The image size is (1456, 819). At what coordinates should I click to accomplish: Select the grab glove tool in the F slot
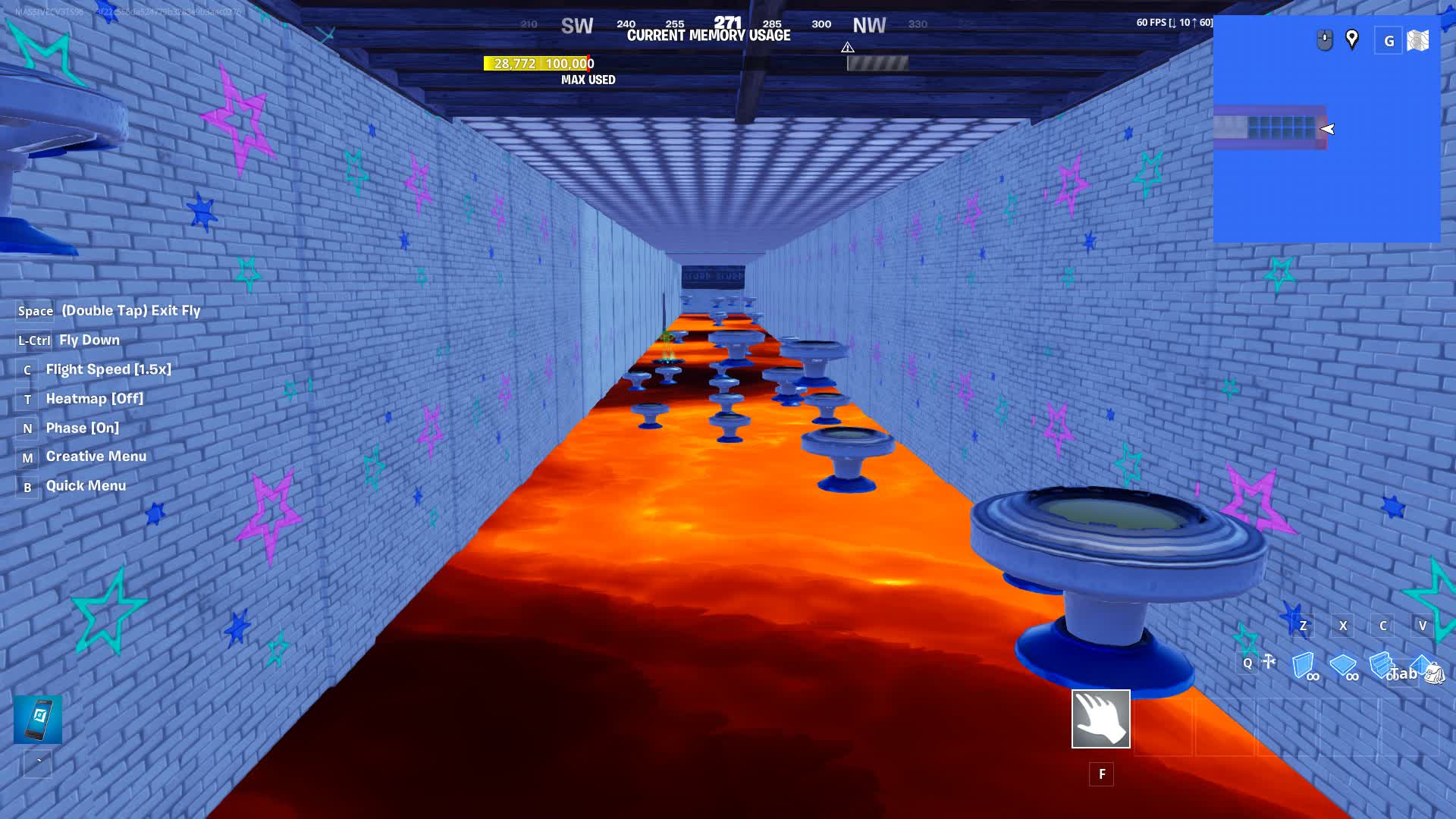[x=1100, y=719]
